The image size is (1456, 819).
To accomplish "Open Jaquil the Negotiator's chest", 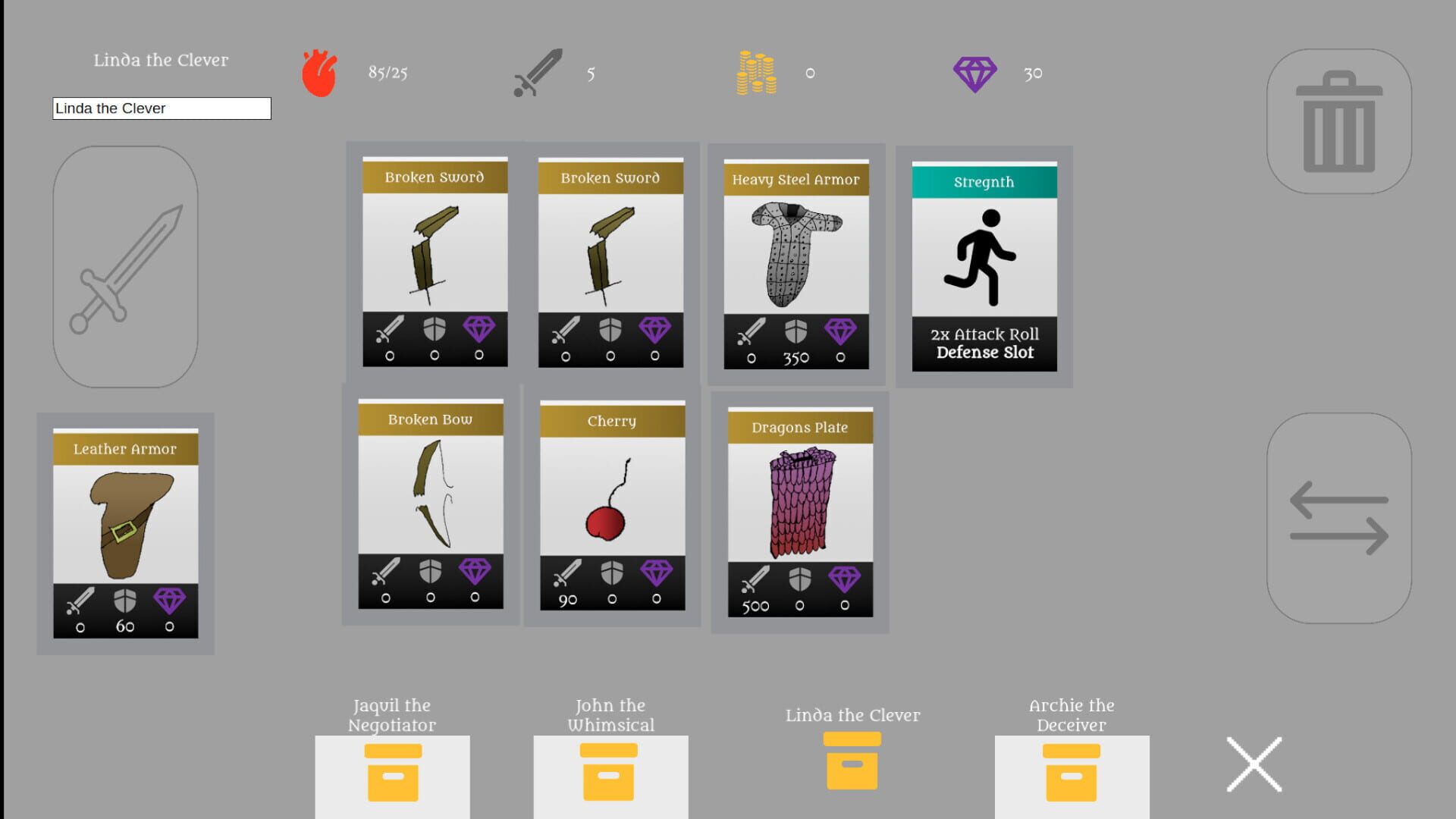I will (391, 773).
